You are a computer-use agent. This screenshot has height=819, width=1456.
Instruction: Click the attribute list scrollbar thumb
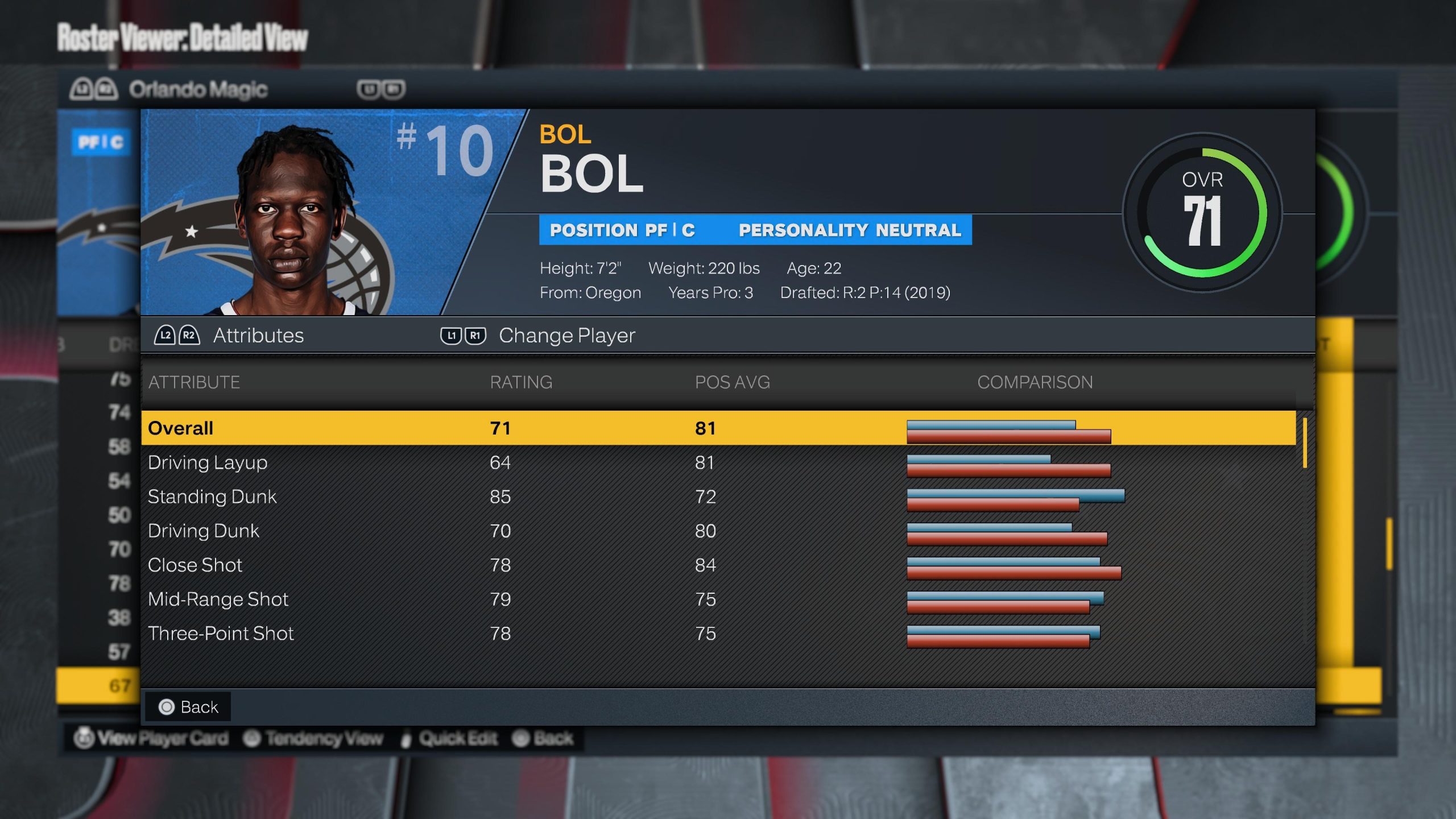point(1305,442)
